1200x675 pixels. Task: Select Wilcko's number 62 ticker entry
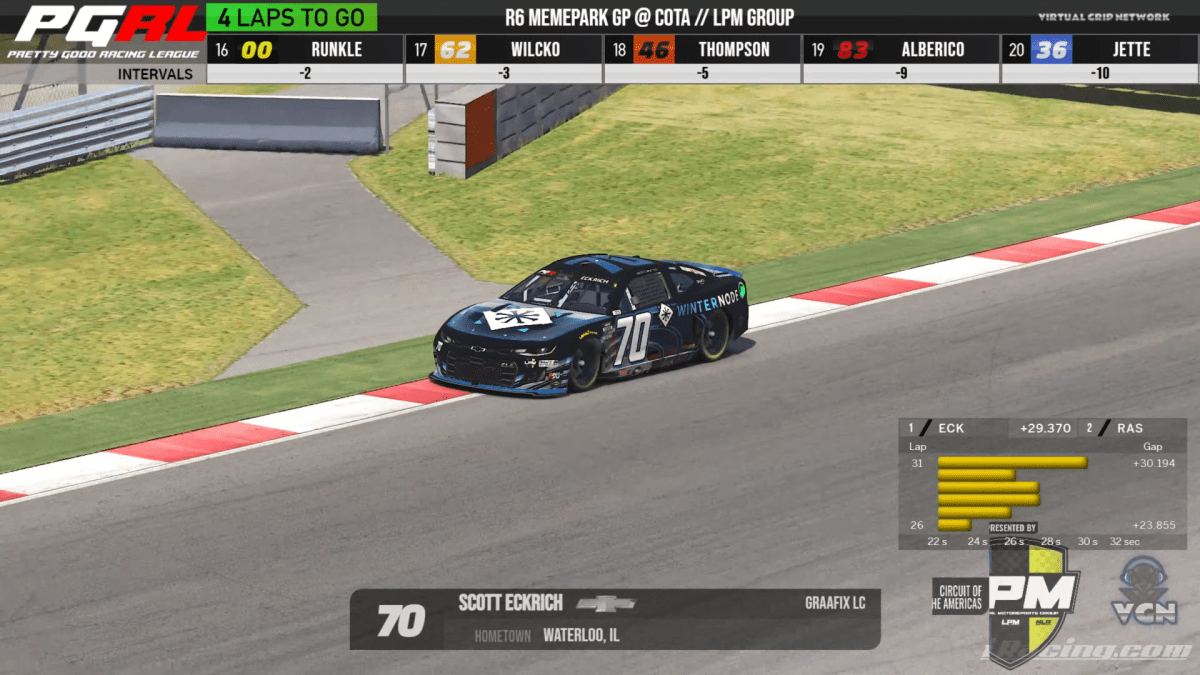503,49
